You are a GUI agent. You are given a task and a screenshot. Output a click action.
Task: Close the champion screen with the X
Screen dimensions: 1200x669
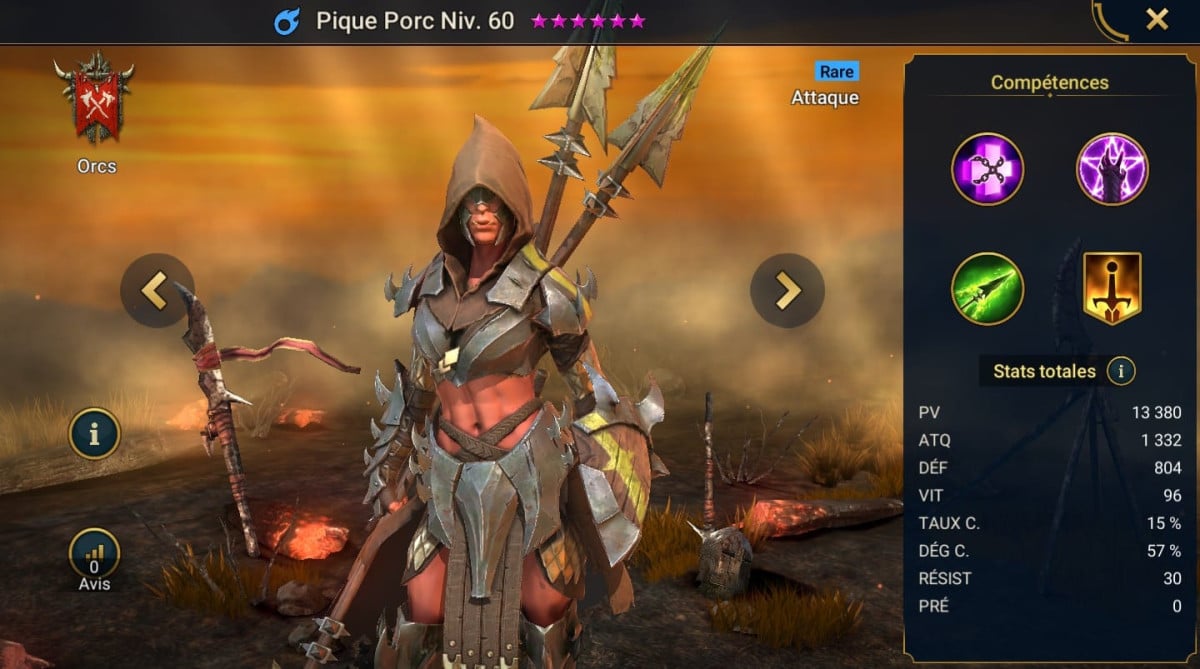point(1157,19)
